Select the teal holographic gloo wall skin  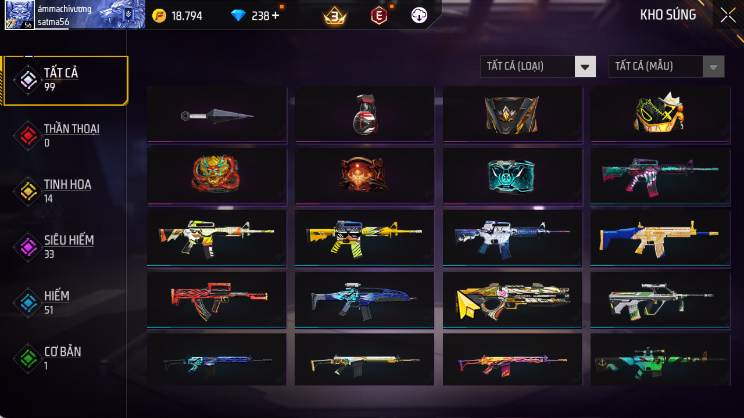tap(512, 174)
